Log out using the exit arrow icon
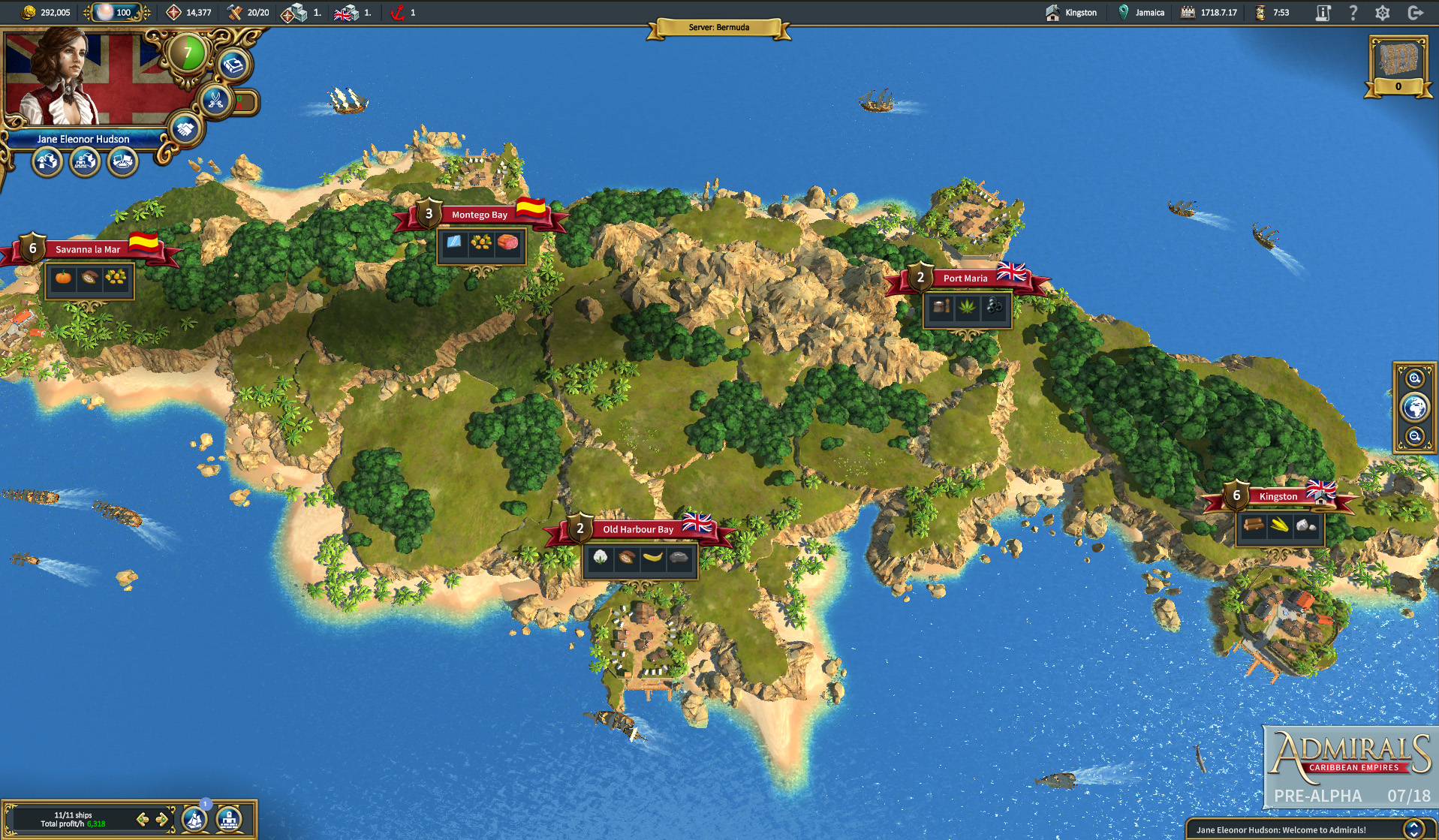This screenshot has height=840, width=1439. pyautogui.click(x=1416, y=13)
